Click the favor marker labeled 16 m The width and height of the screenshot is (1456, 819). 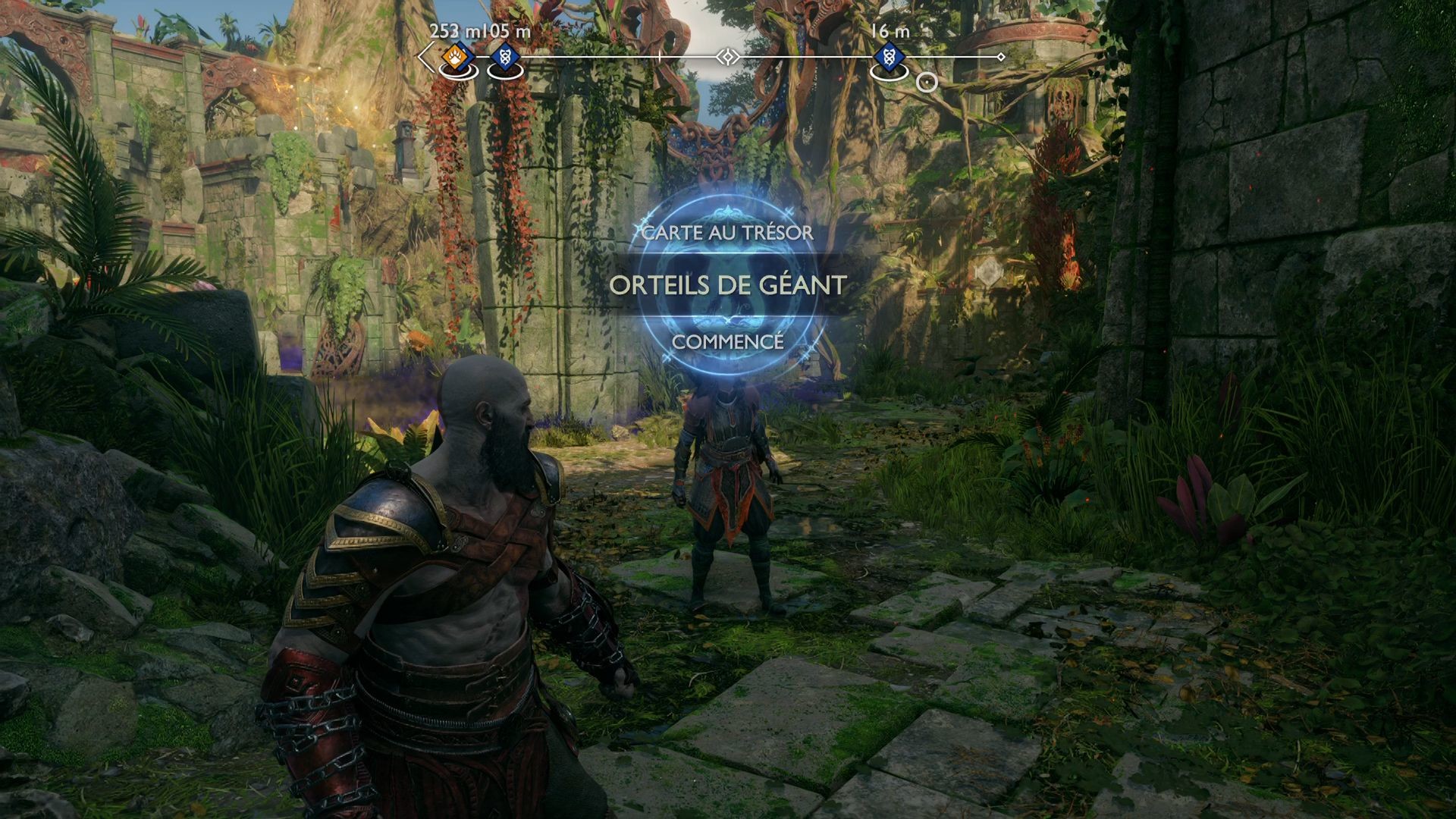(890, 57)
